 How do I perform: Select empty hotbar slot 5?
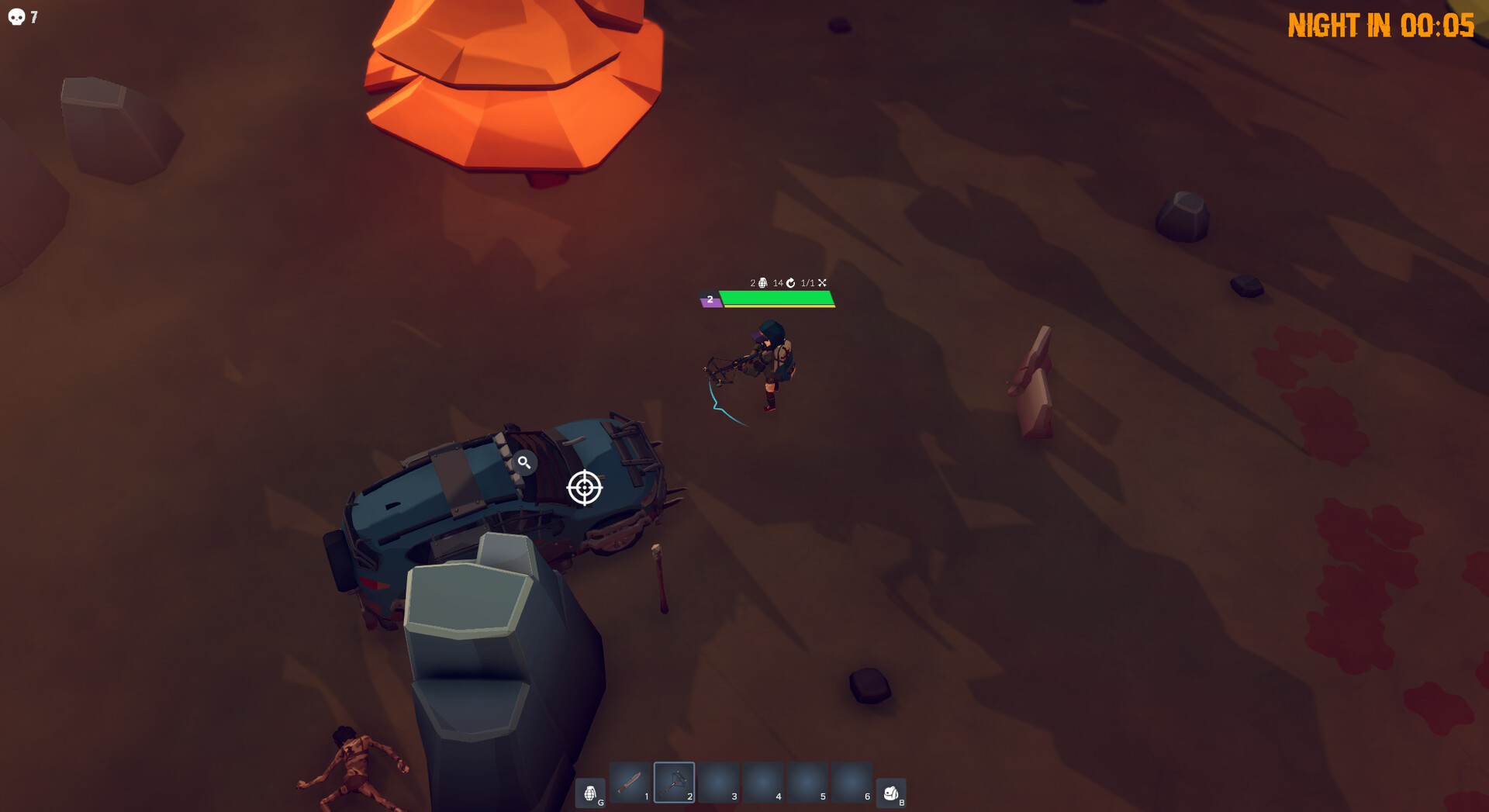pyautogui.click(x=807, y=783)
